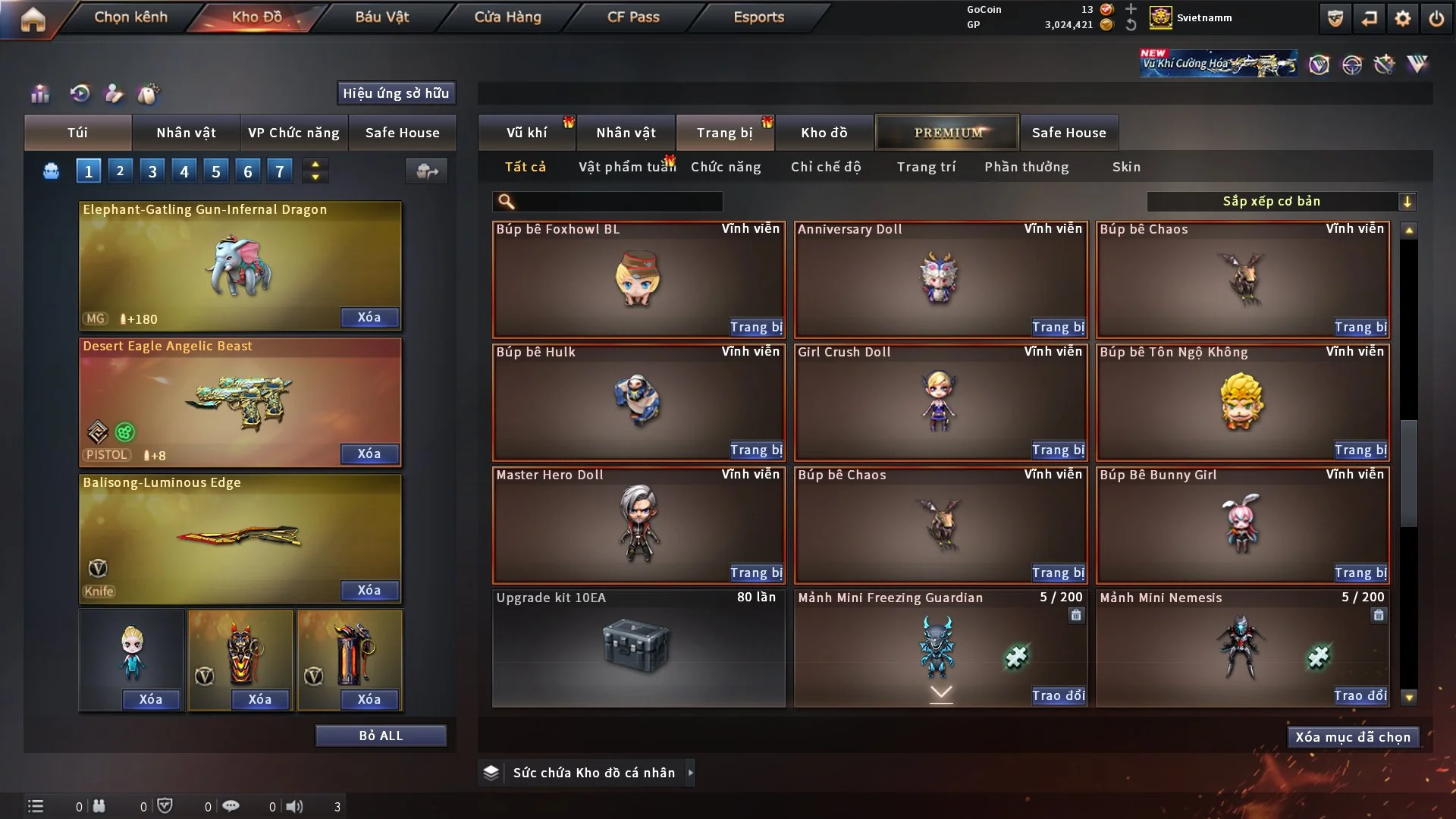The width and height of the screenshot is (1456, 819).
Task: Open the Sắp xếp cơ bản dropdown
Action: [x=1282, y=201]
